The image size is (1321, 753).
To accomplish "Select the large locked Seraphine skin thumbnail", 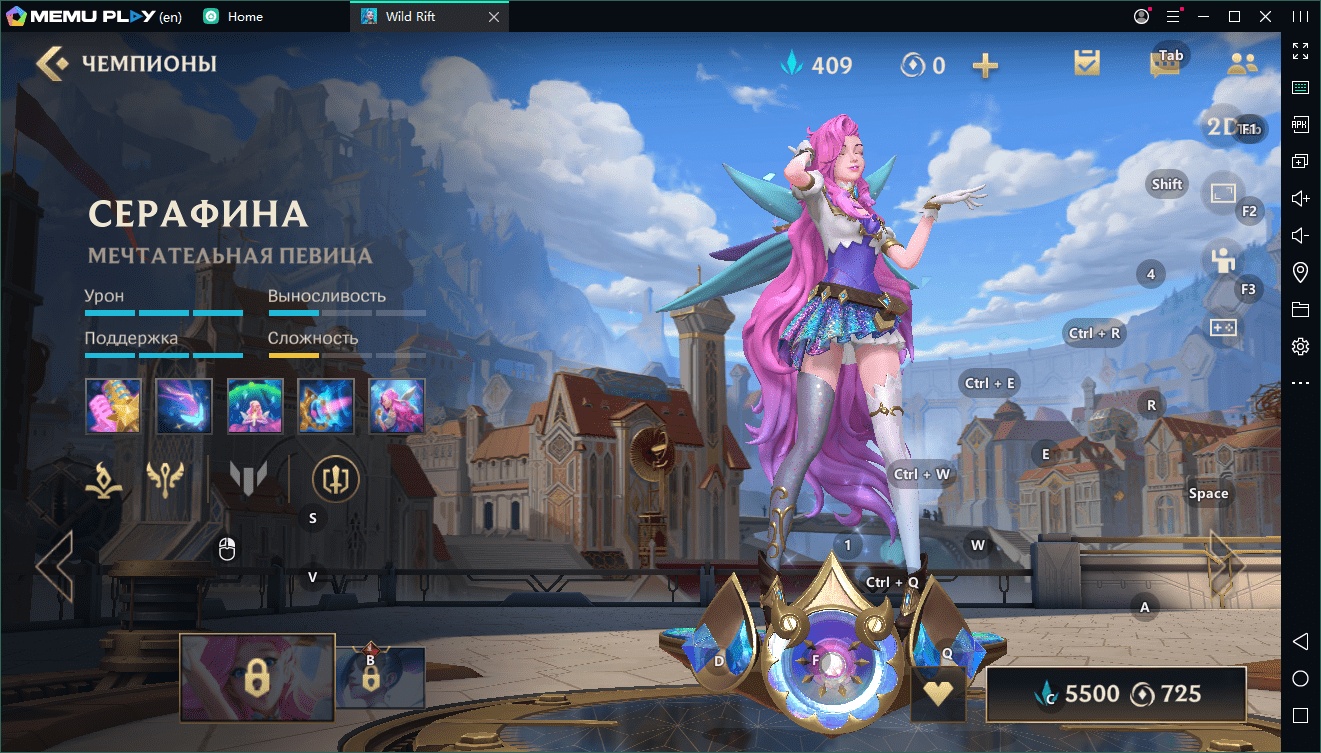I will click(257, 678).
